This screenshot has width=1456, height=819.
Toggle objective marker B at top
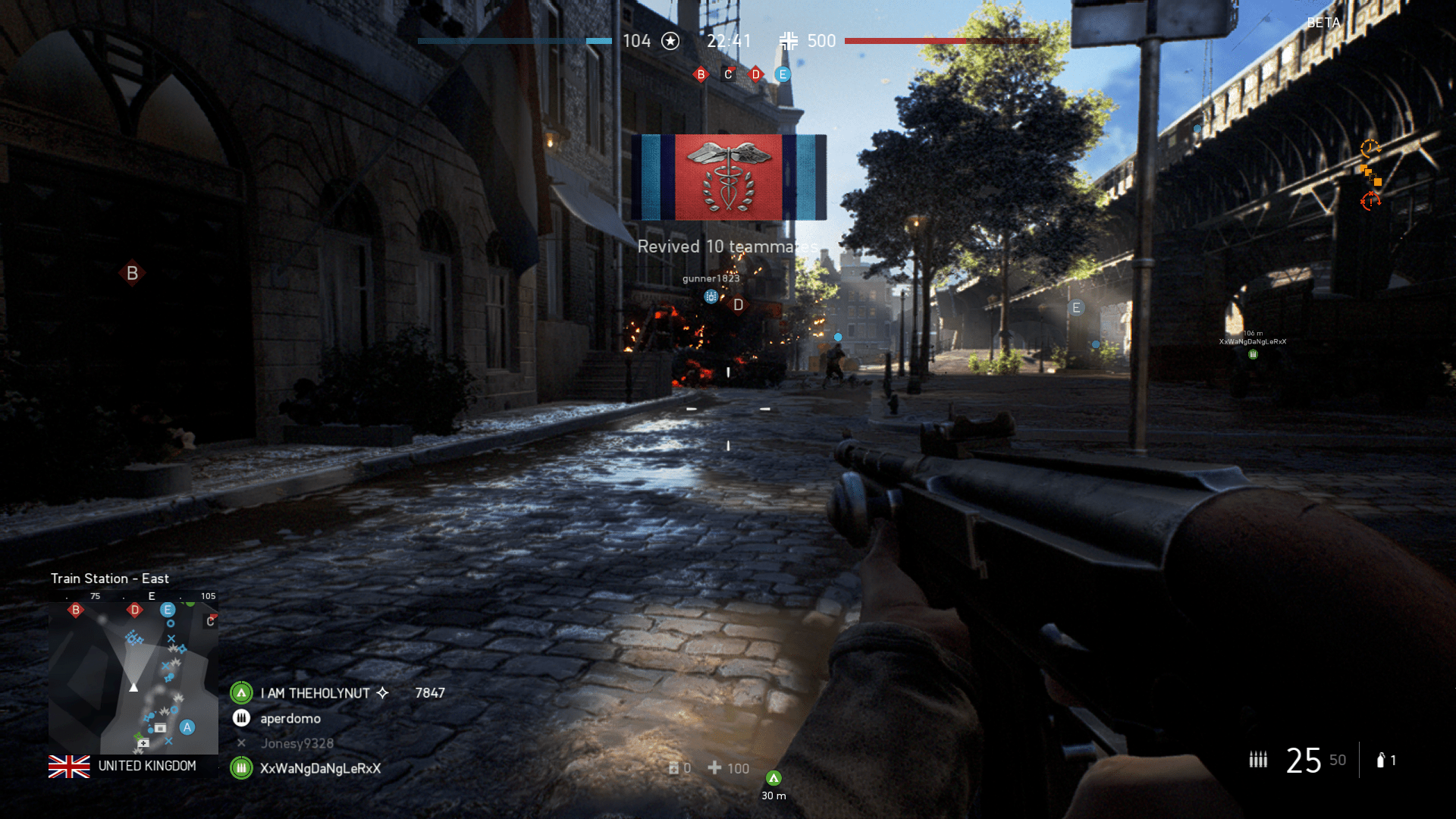(701, 74)
